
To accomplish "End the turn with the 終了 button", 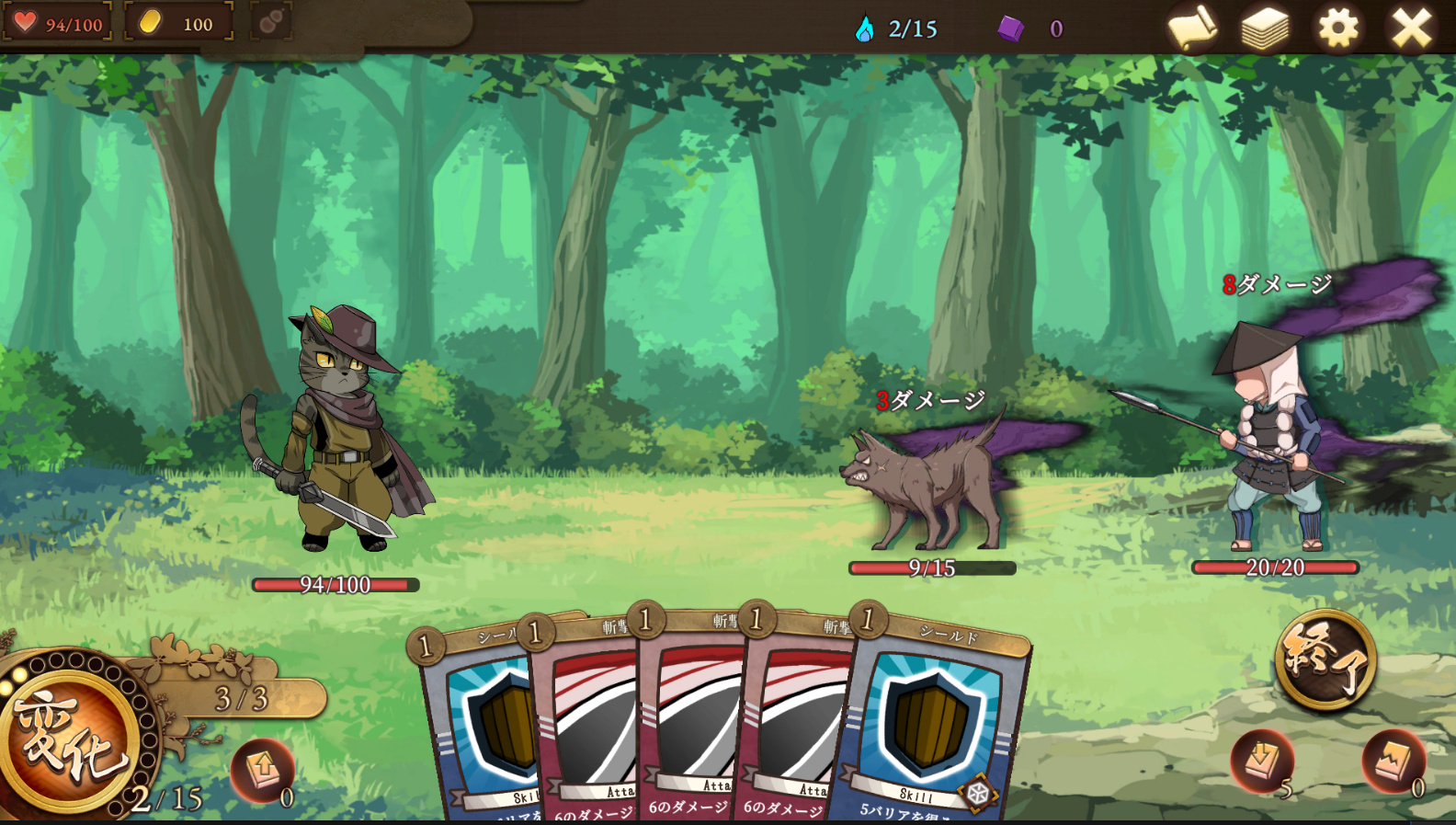I will coord(1325,659).
